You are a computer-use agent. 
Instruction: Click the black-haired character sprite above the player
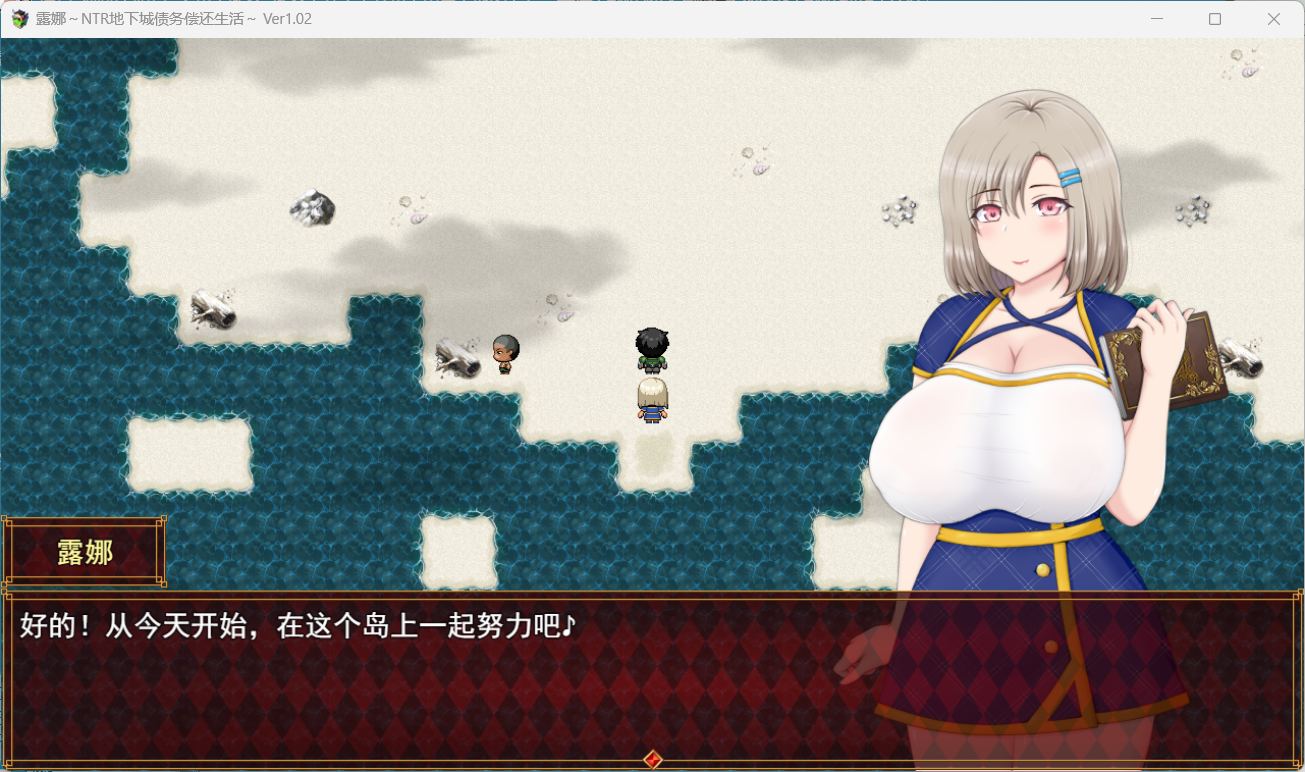tap(651, 348)
